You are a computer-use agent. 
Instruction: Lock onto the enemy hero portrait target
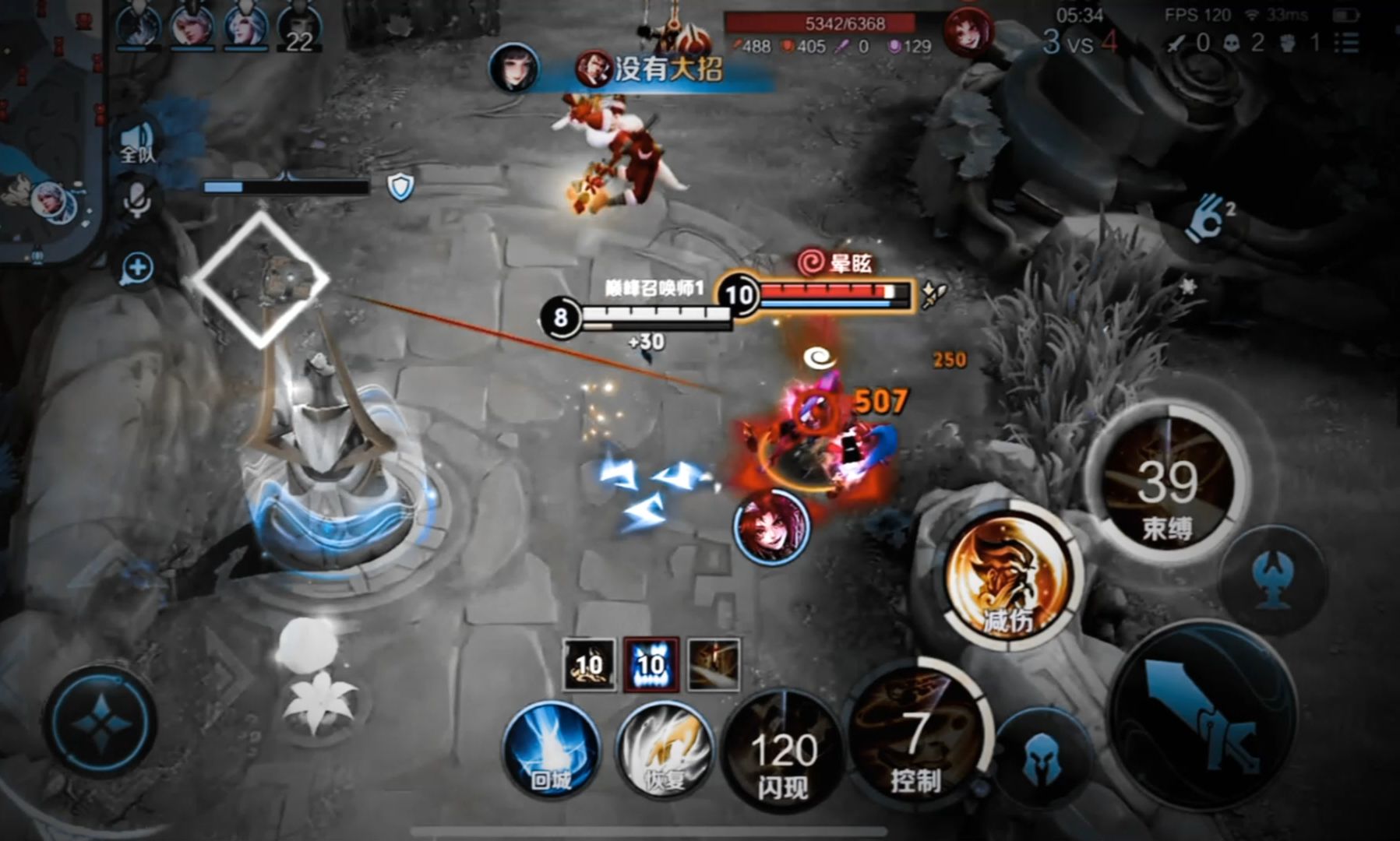tap(772, 526)
